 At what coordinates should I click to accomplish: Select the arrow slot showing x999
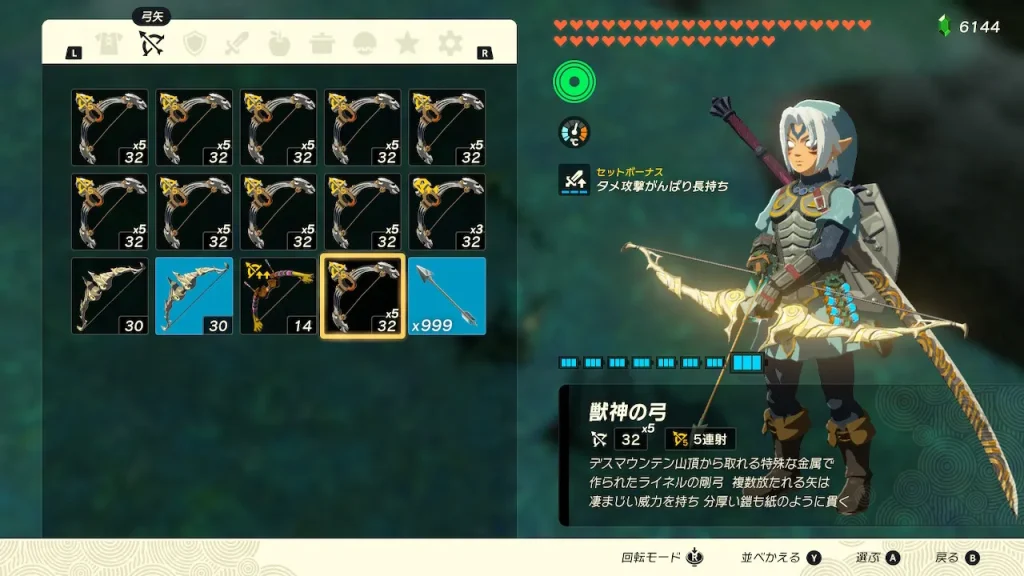pos(447,296)
